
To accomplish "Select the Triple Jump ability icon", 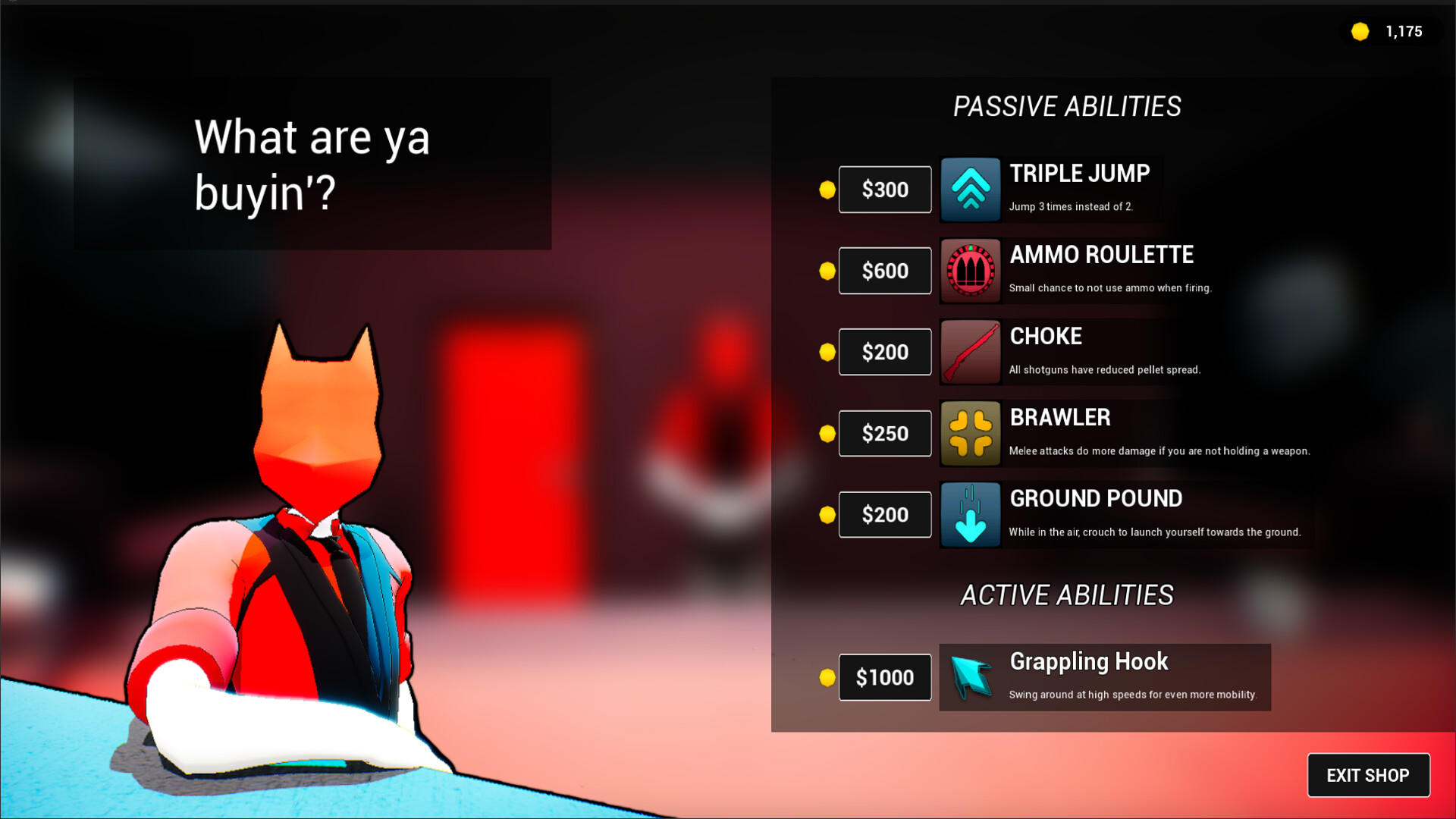I will [971, 189].
